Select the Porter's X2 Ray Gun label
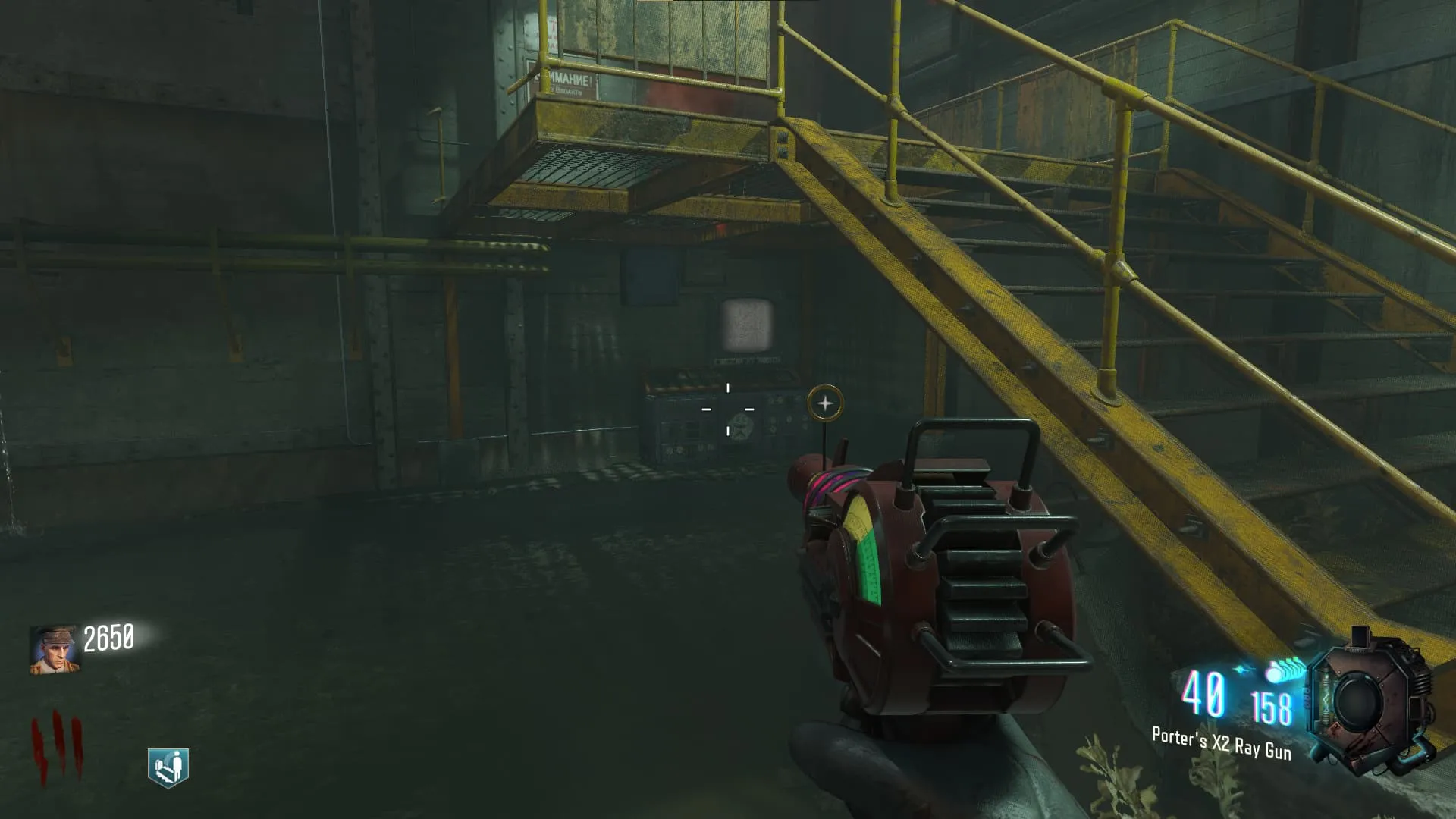 1221,742
